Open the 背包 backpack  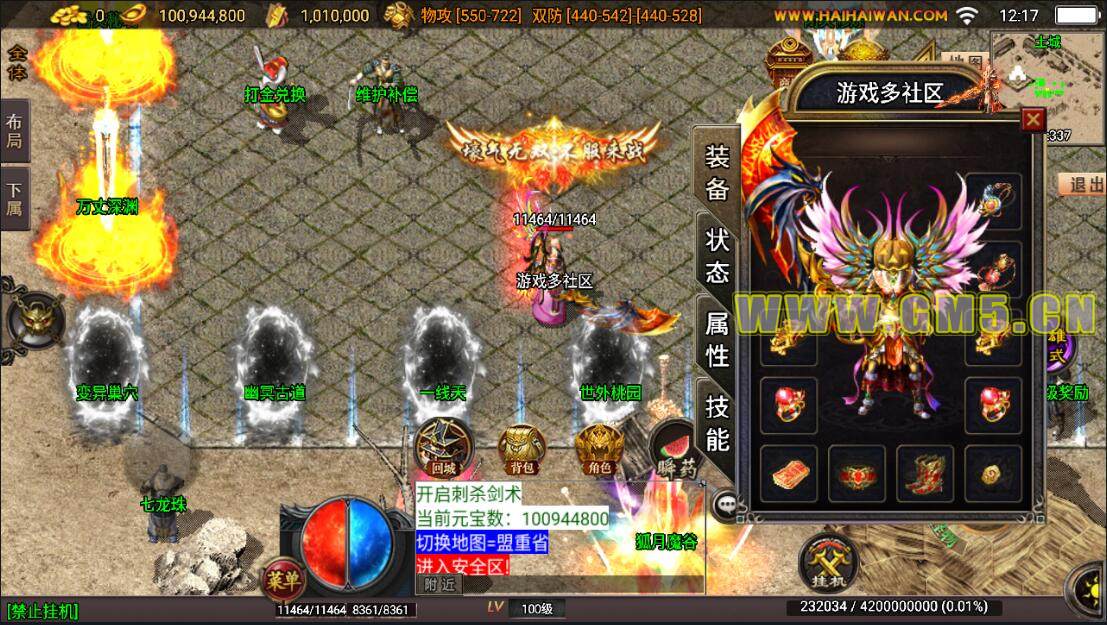point(521,449)
